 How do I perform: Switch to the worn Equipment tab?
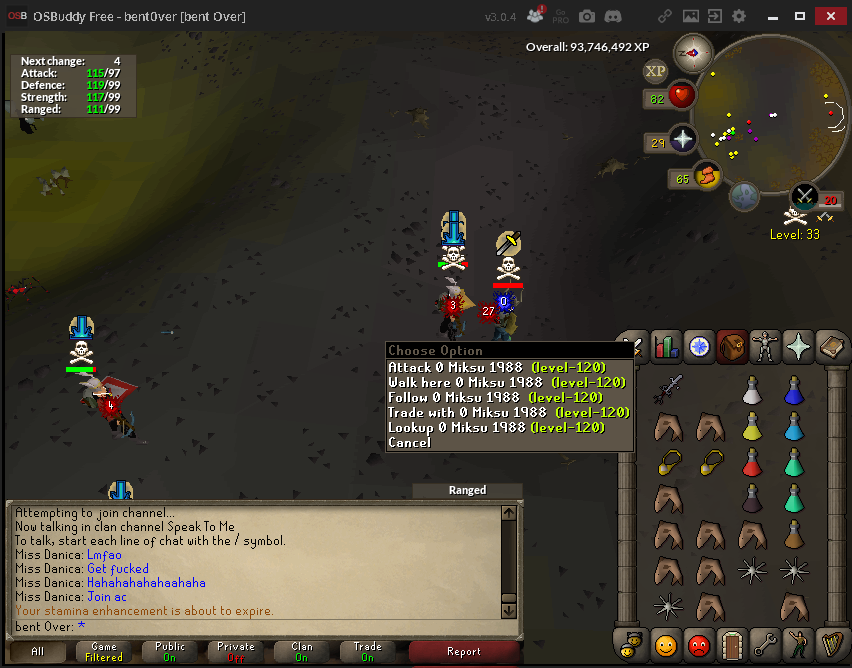765,347
